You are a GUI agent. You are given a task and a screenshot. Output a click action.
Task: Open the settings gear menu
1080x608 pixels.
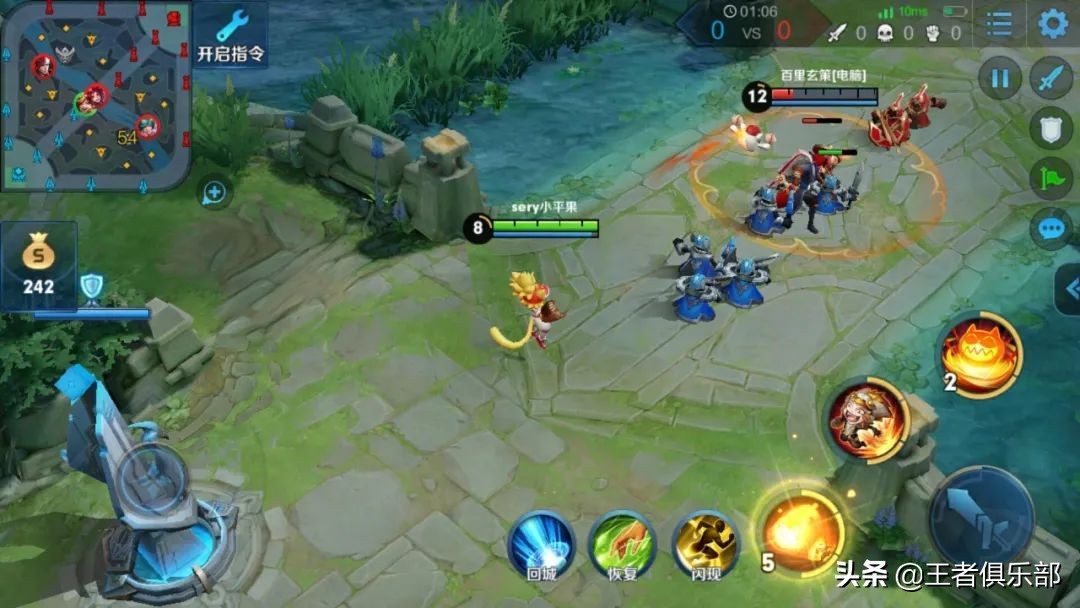click(x=1053, y=24)
